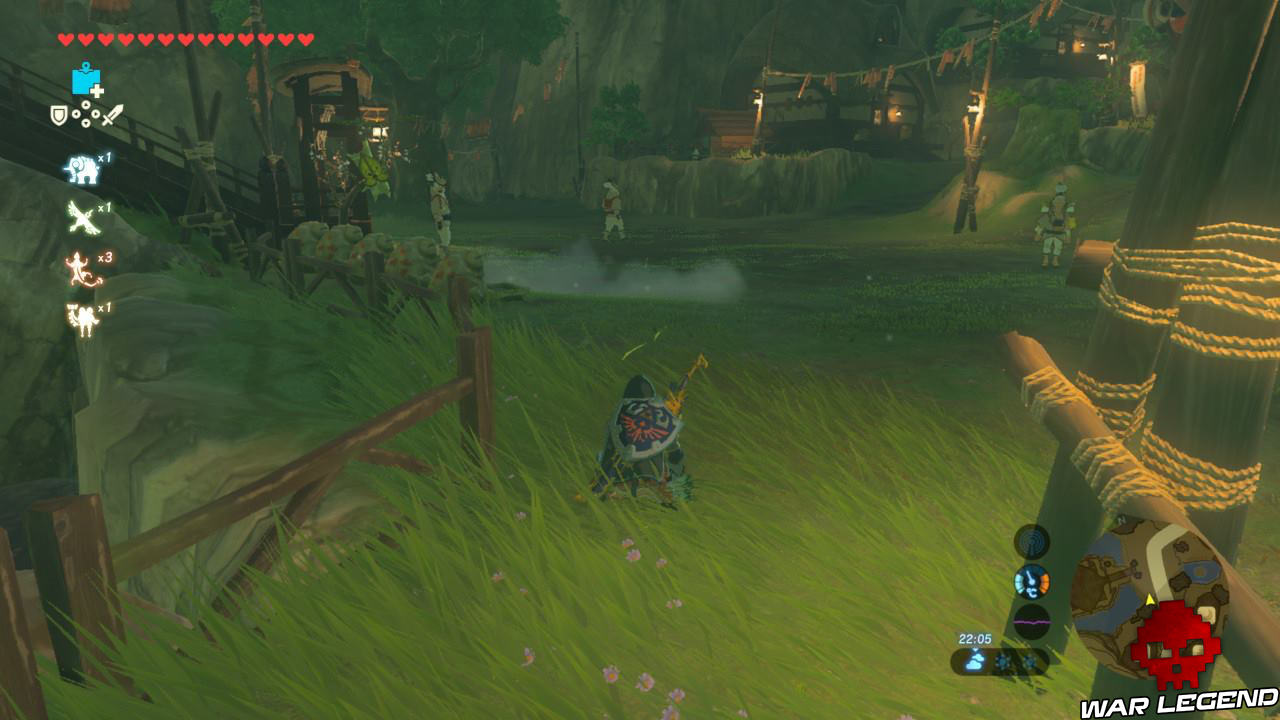Toggle the noise meter display
1280x720 pixels.
pos(1031,622)
